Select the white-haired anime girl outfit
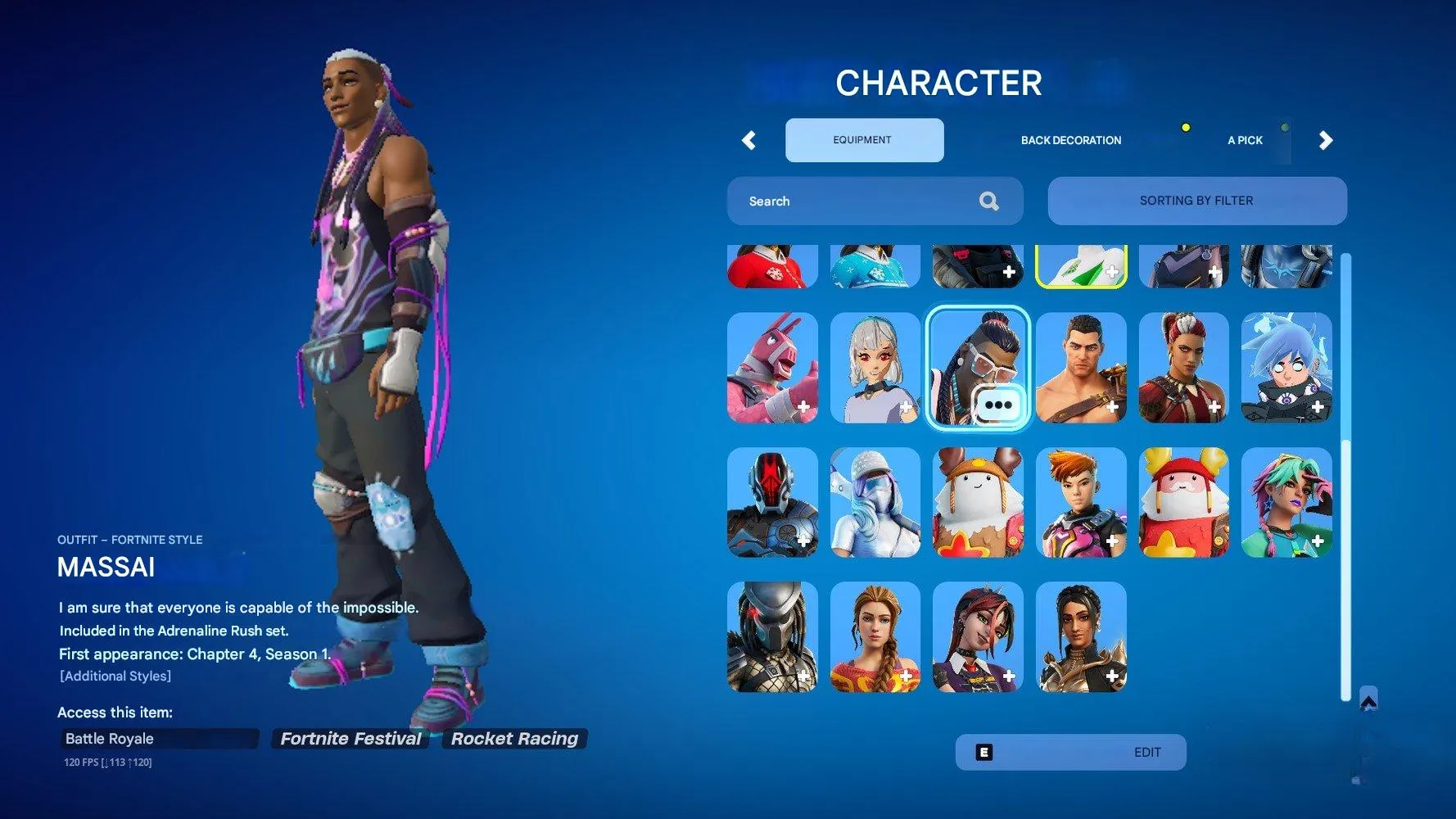1456x819 pixels. 875,369
